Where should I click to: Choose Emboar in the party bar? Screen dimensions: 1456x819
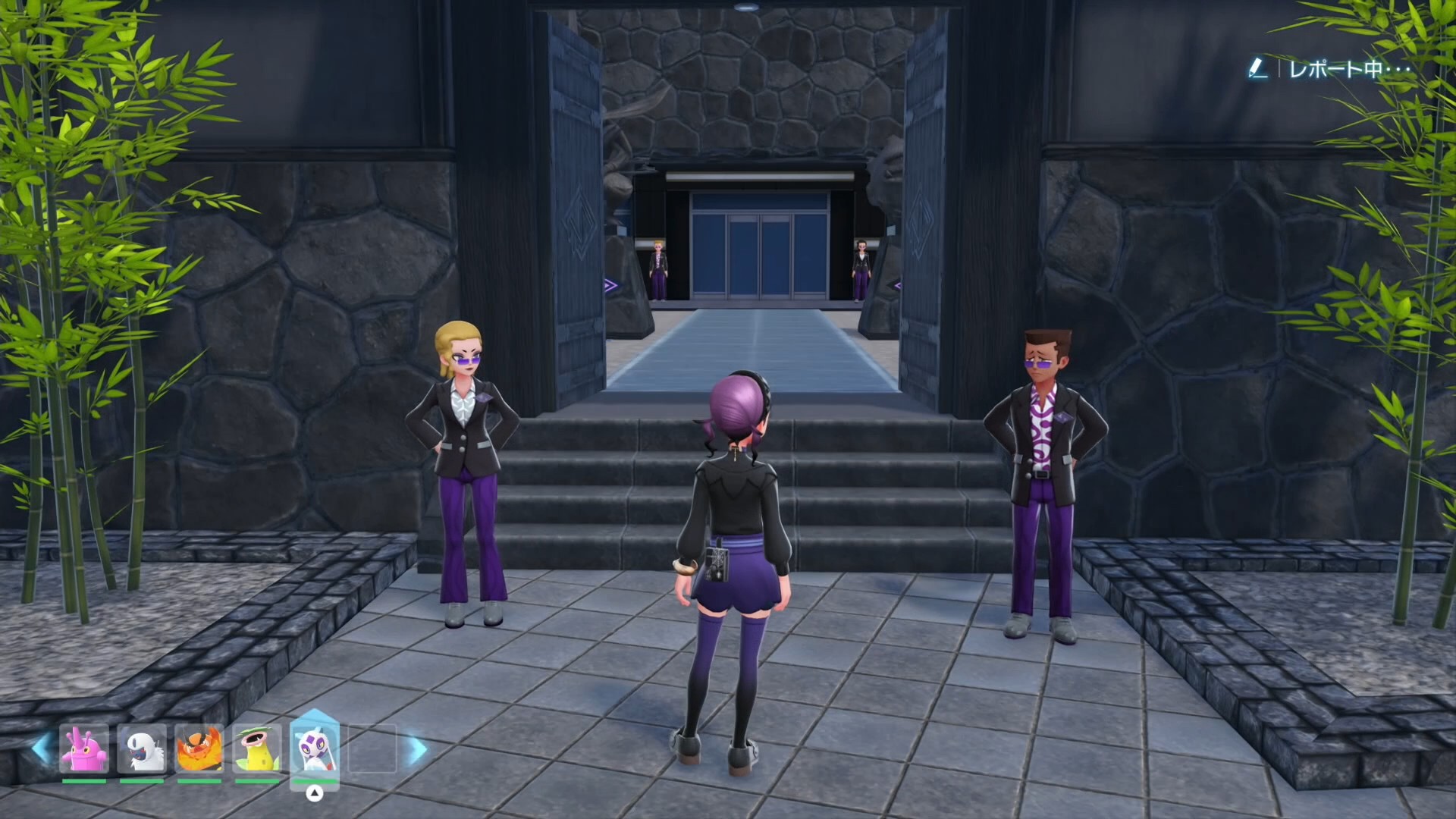[199, 748]
